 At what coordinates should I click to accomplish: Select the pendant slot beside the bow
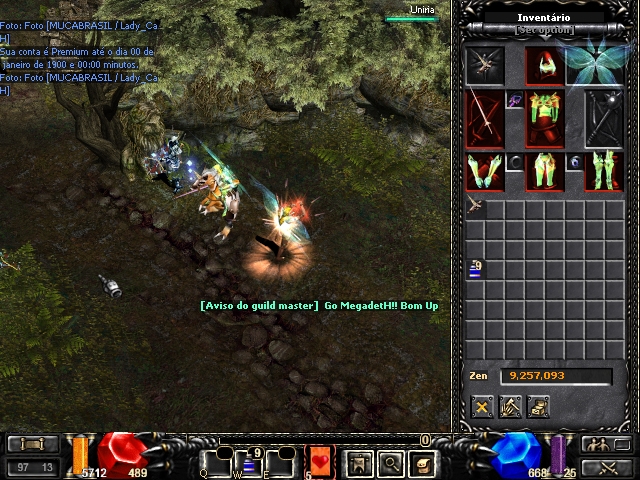tap(514, 100)
